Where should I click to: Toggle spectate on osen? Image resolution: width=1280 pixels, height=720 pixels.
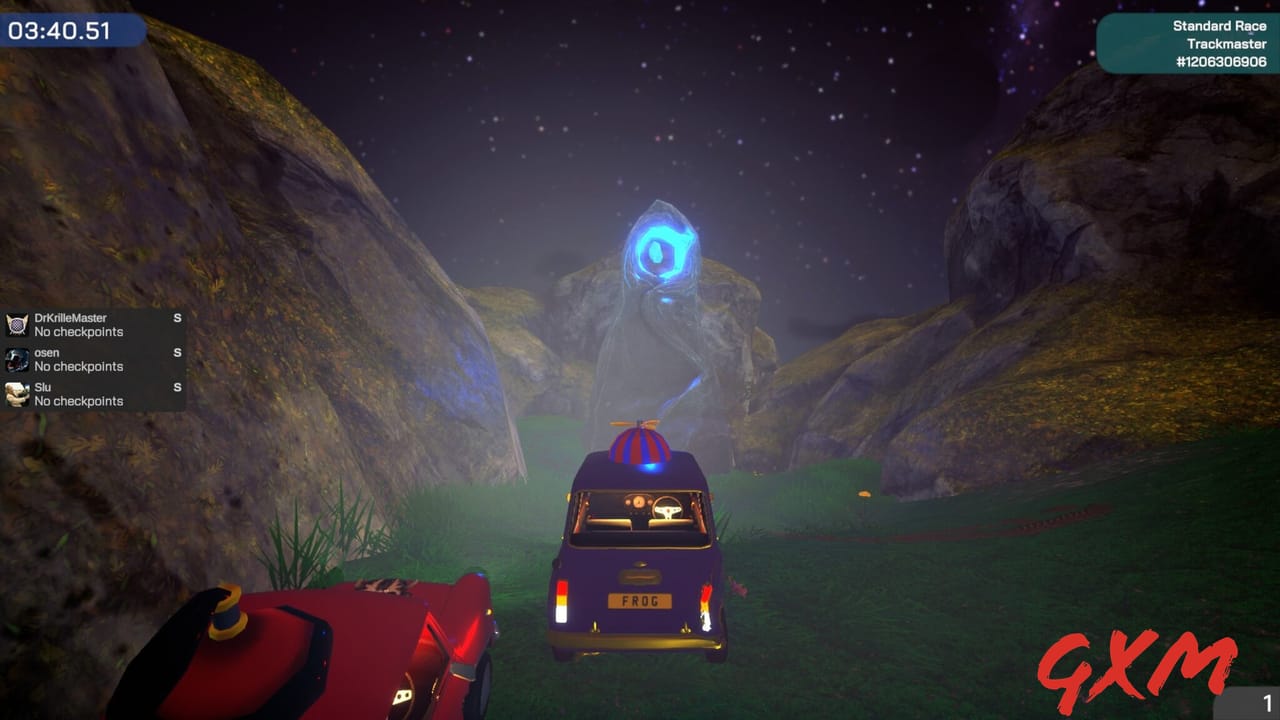click(176, 352)
